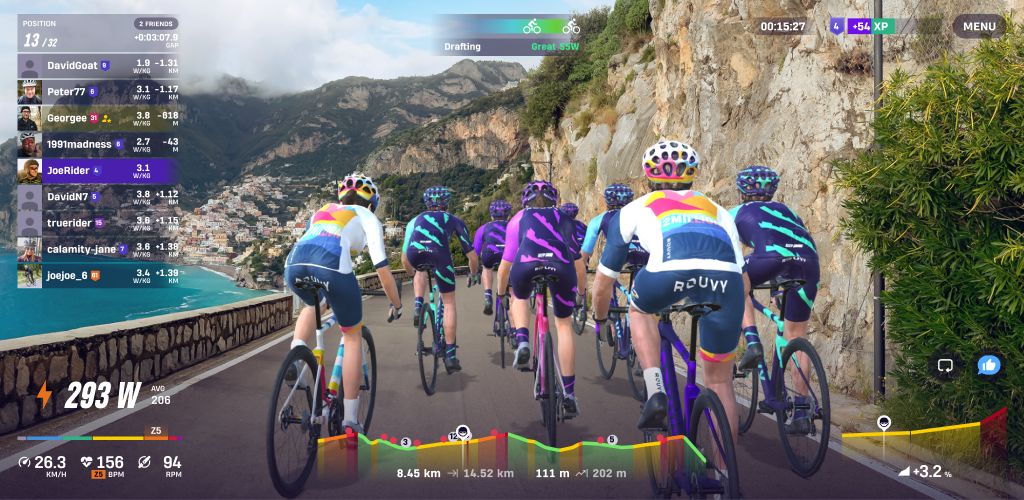The width and height of the screenshot is (1024, 500).
Task: Select DavidGoat in the rider list
Action: 99,65
